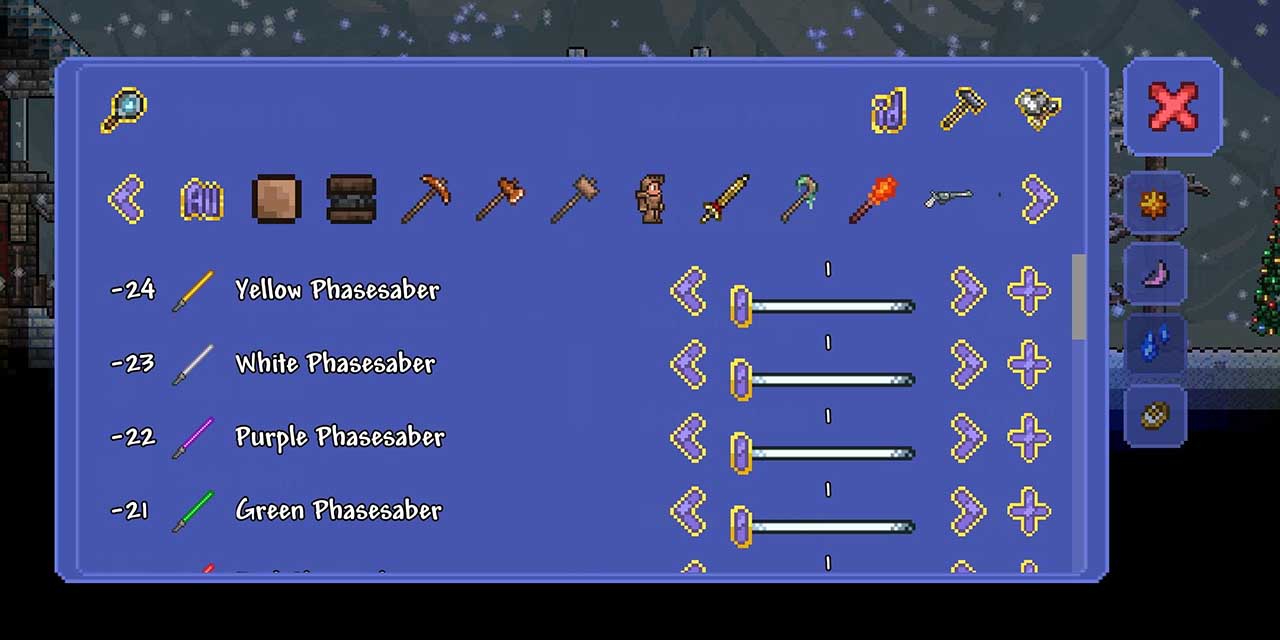
Task: Select the All items category
Action: point(201,200)
